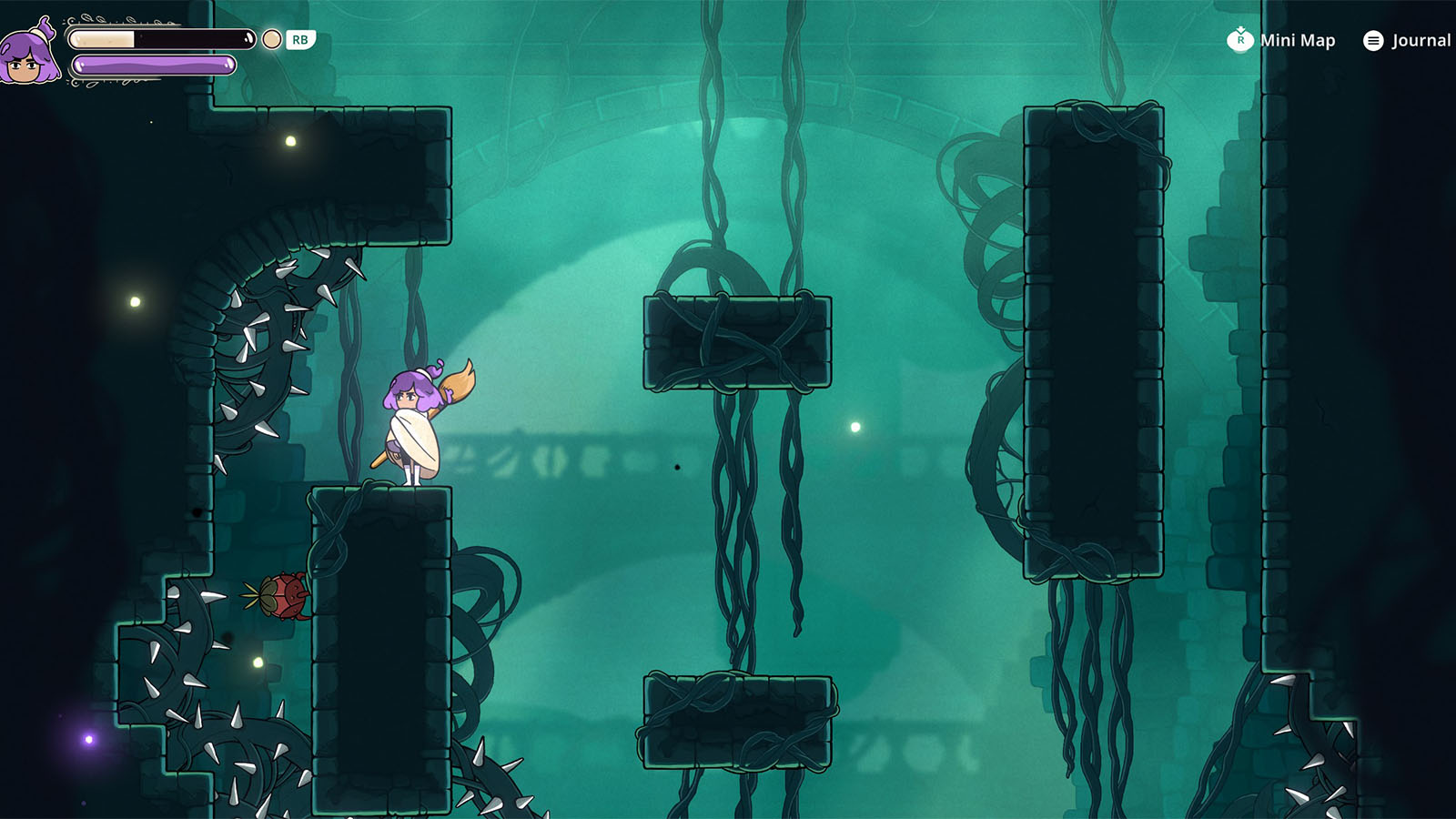Open the Journal
This screenshot has width=1456, height=819.
pos(1407,40)
